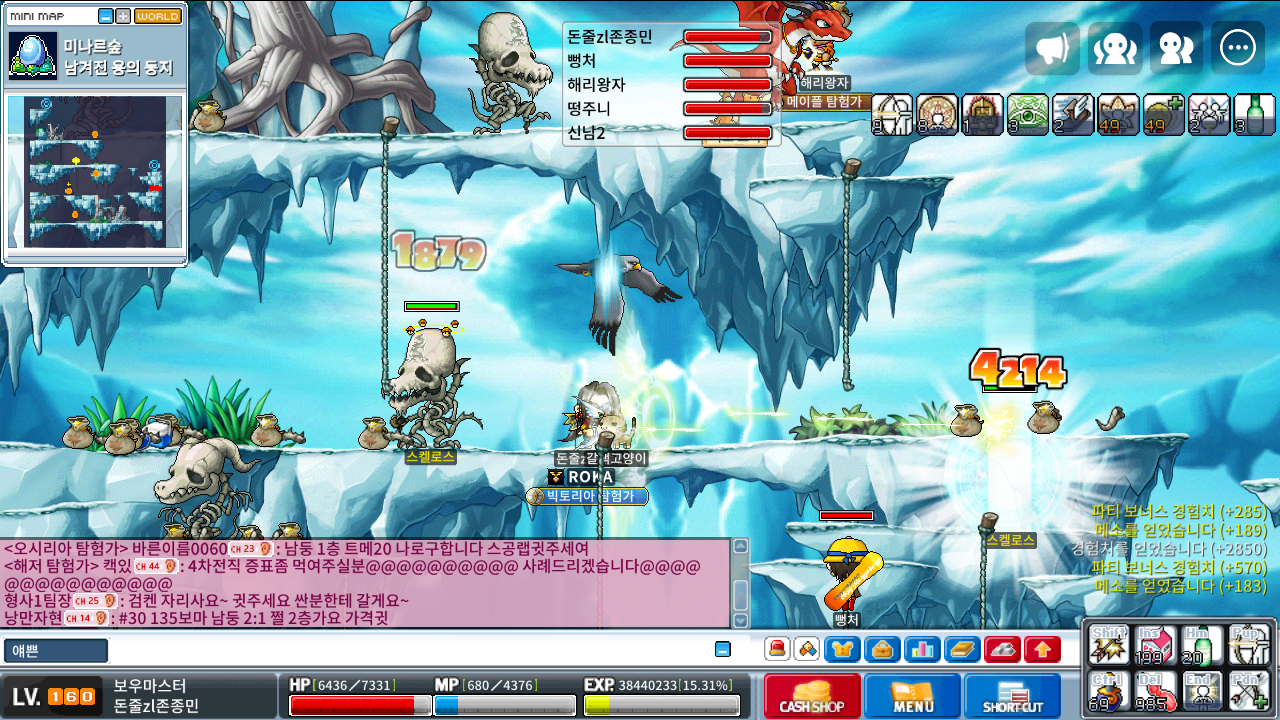
Task: Open the book skill icon button
Action: (x=962, y=650)
